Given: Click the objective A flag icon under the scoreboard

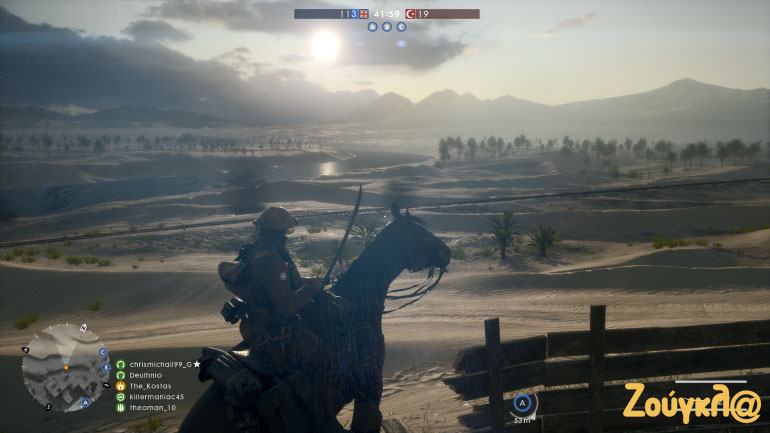Looking at the screenshot, I should pos(372,27).
